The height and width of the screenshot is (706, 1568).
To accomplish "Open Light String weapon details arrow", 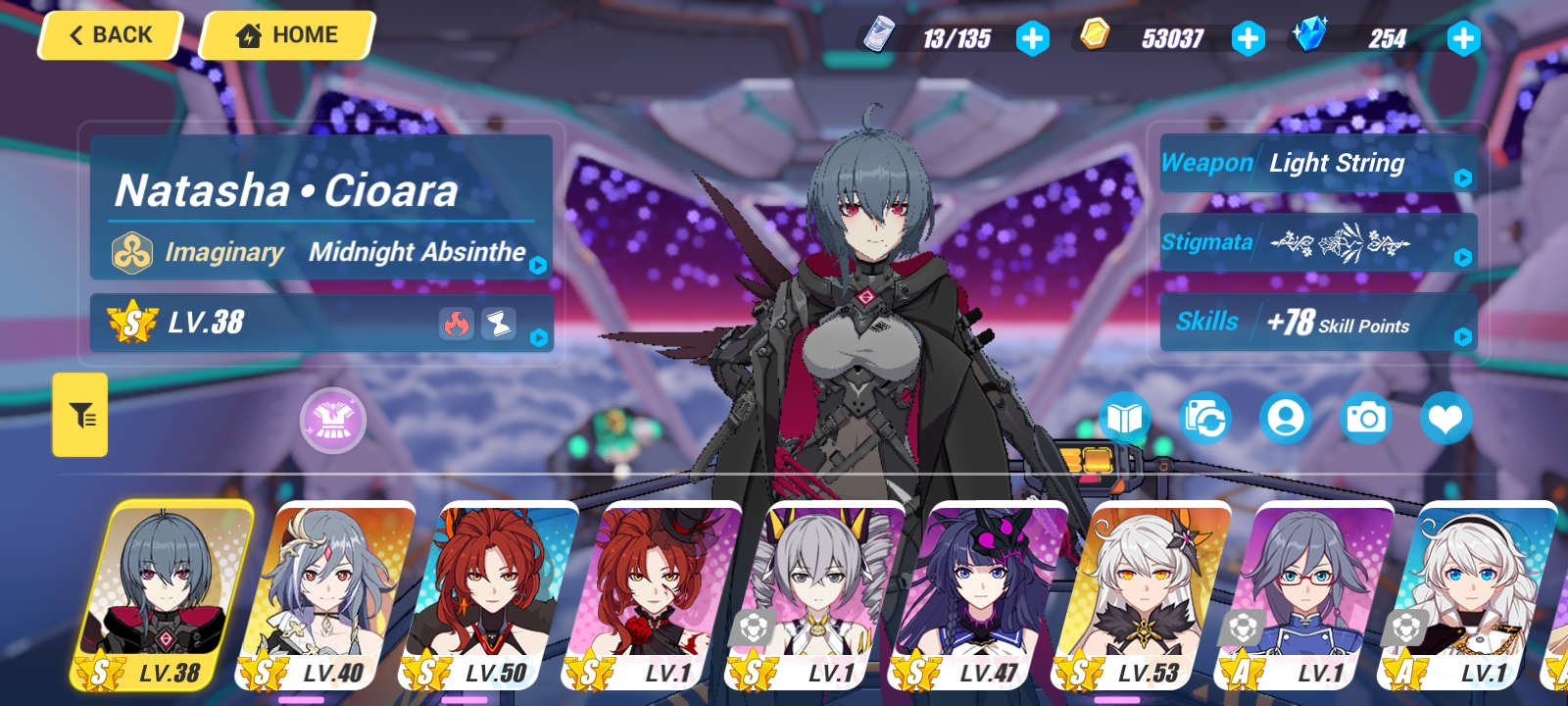I will [1461, 177].
